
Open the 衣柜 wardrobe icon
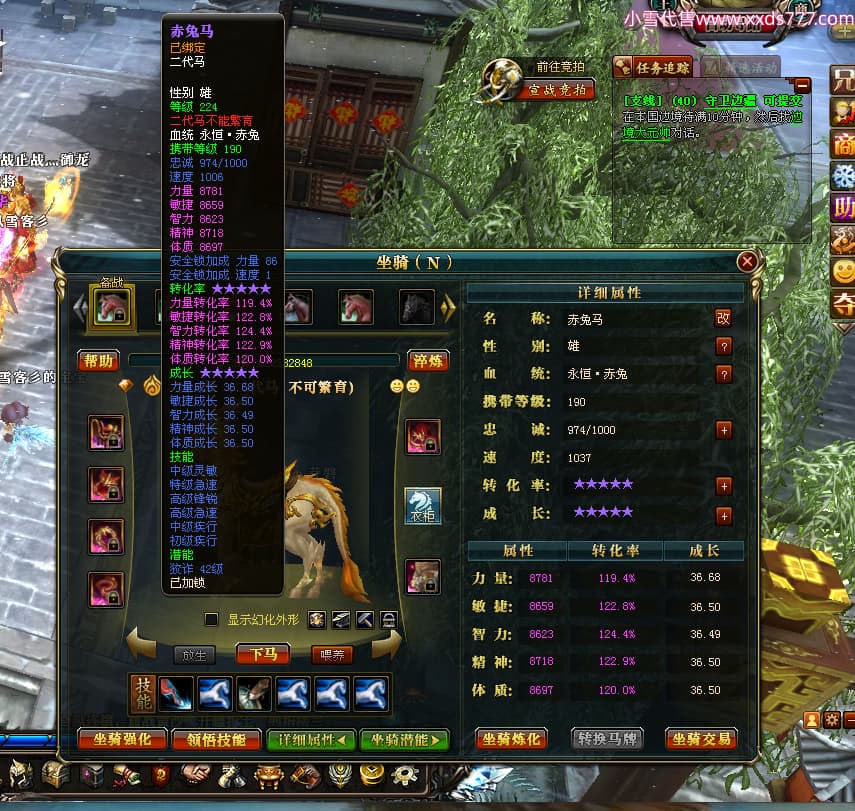pyautogui.click(x=422, y=505)
